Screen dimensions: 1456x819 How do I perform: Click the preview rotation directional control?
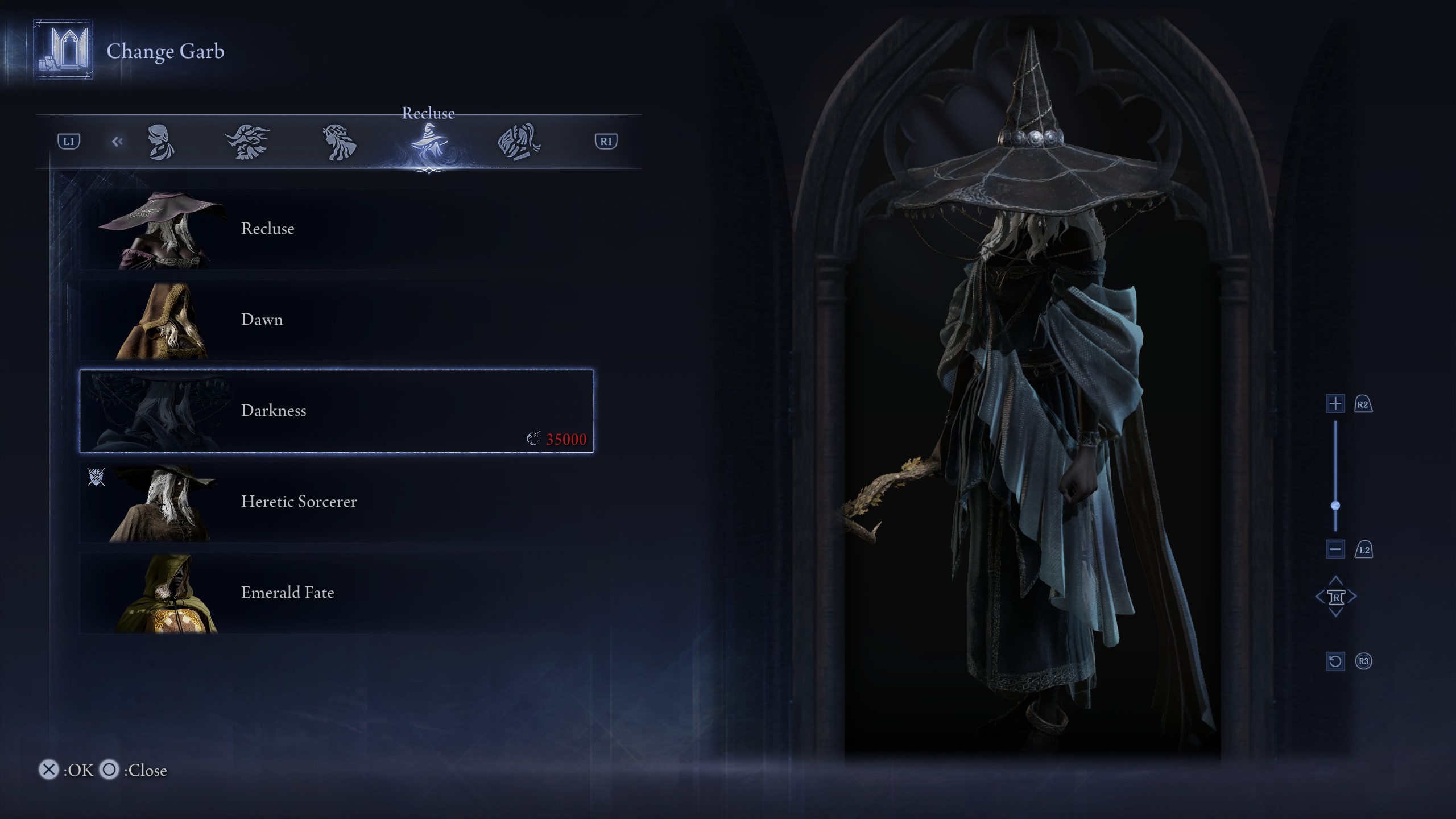pyautogui.click(x=1335, y=597)
